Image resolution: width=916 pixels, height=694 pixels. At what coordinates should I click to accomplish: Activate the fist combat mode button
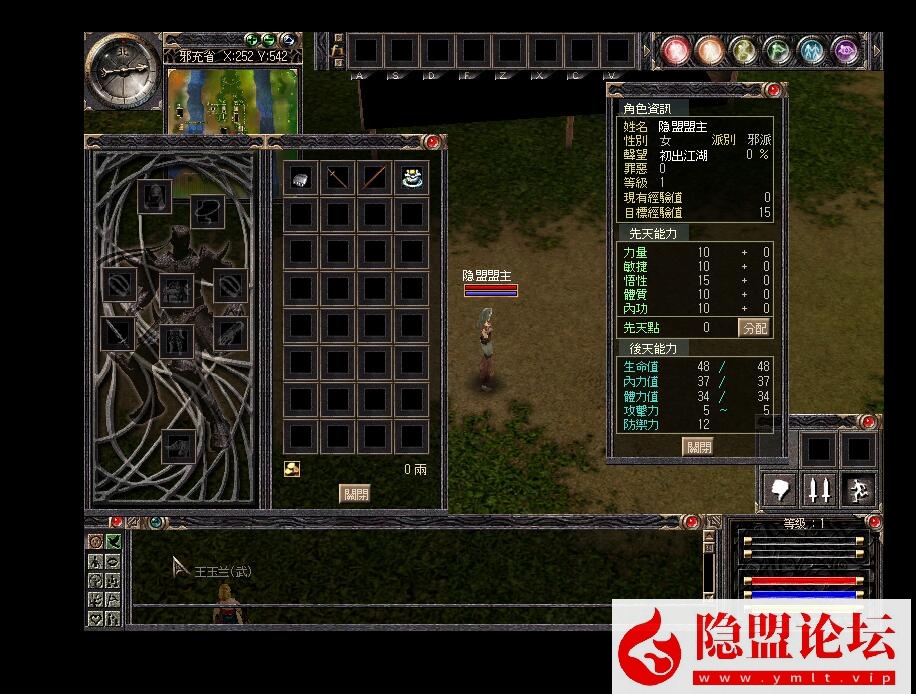780,489
